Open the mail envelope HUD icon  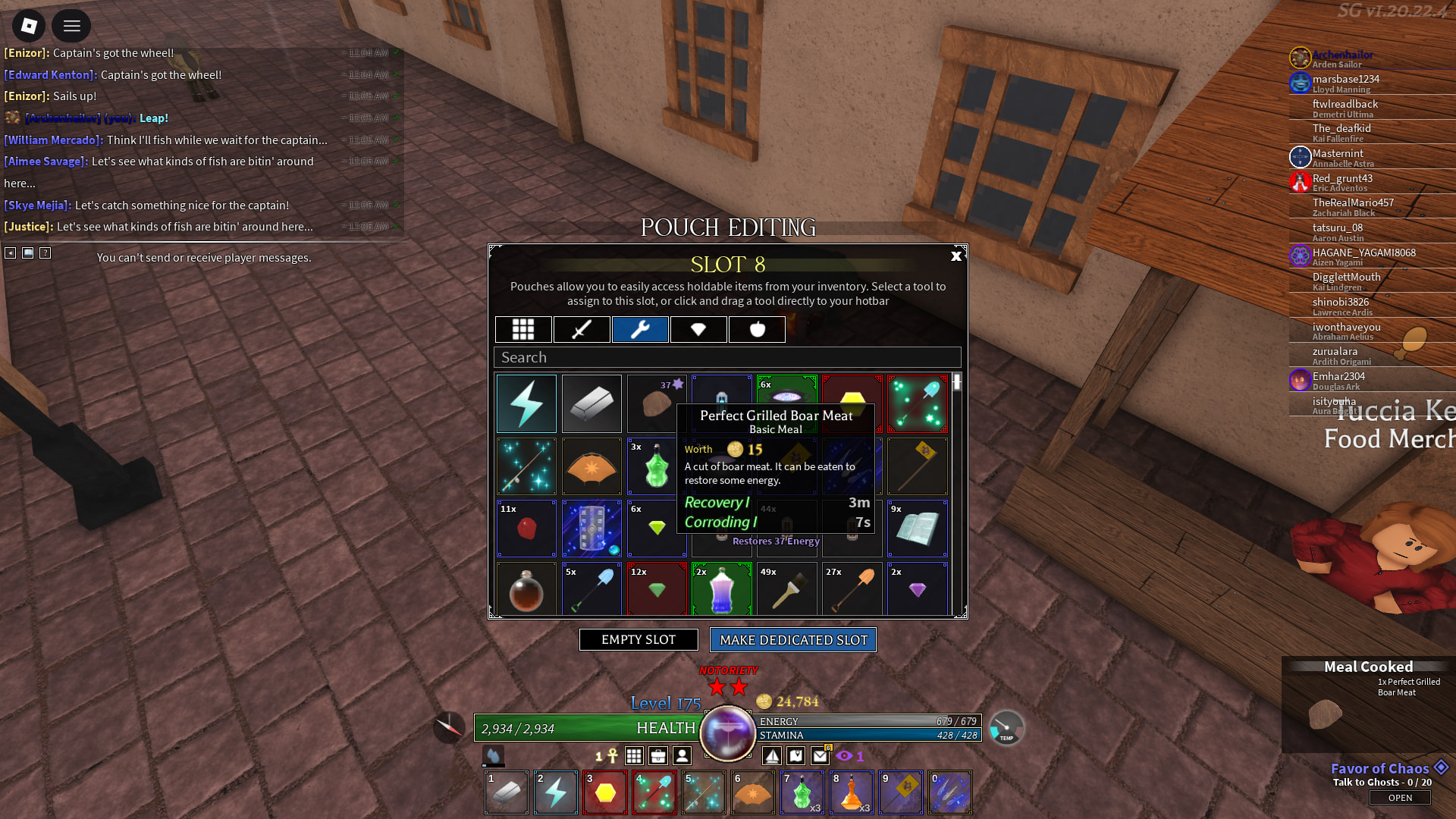pyautogui.click(x=820, y=755)
